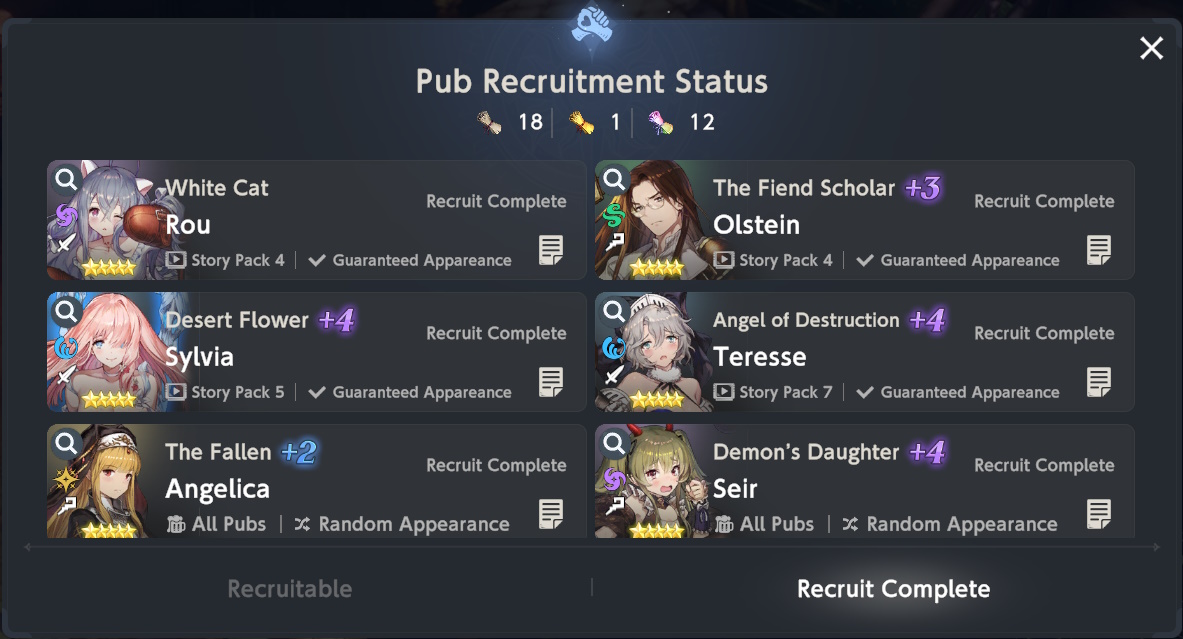The width and height of the screenshot is (1183, 639).
Task: Inspect Angelica with the magnifier icon
Action: [x=66, y=443]
